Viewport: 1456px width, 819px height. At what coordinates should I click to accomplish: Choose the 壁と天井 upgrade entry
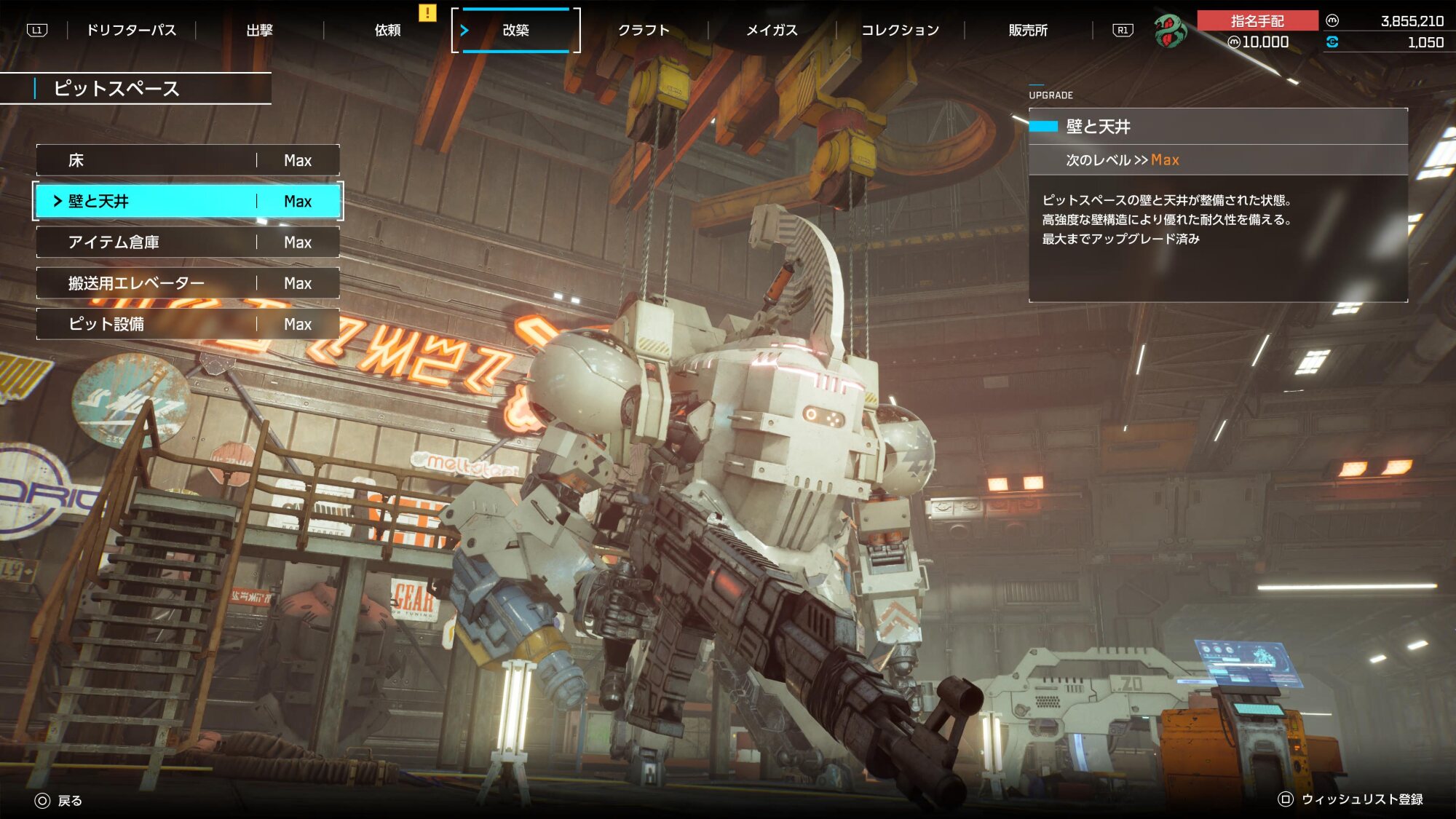tap(188, 201)
